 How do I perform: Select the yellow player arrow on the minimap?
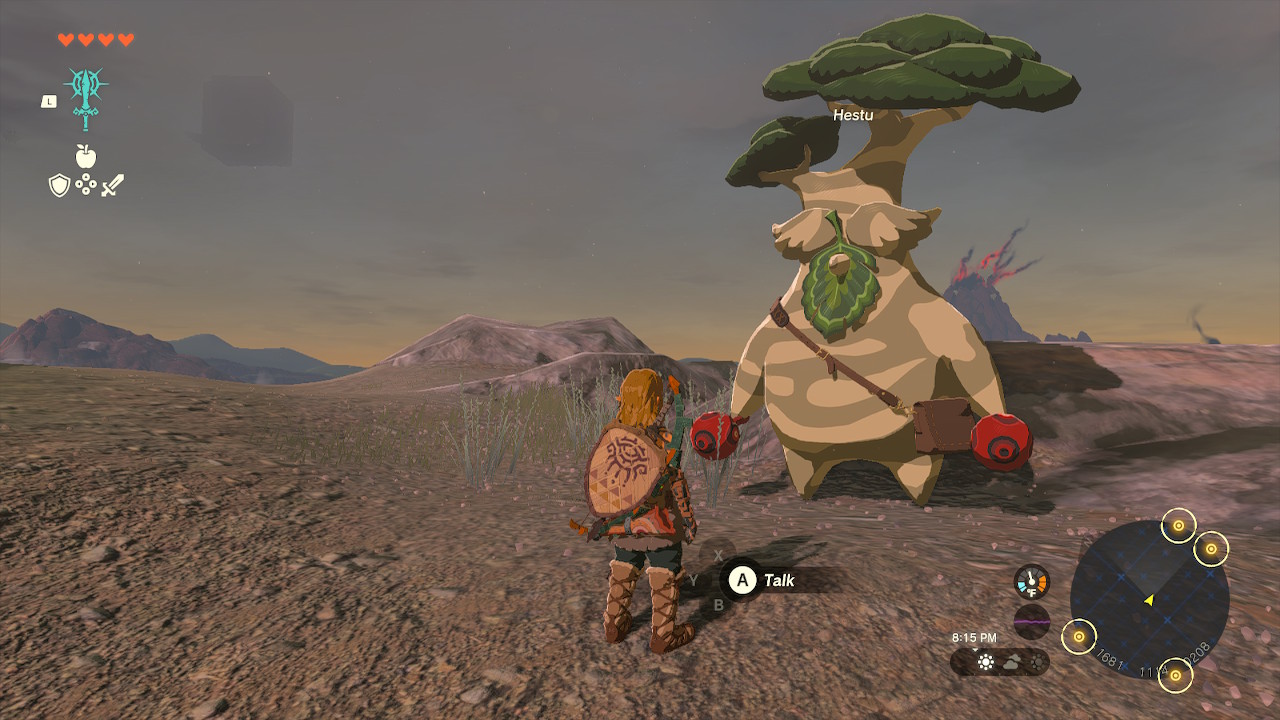[1149, 601]
